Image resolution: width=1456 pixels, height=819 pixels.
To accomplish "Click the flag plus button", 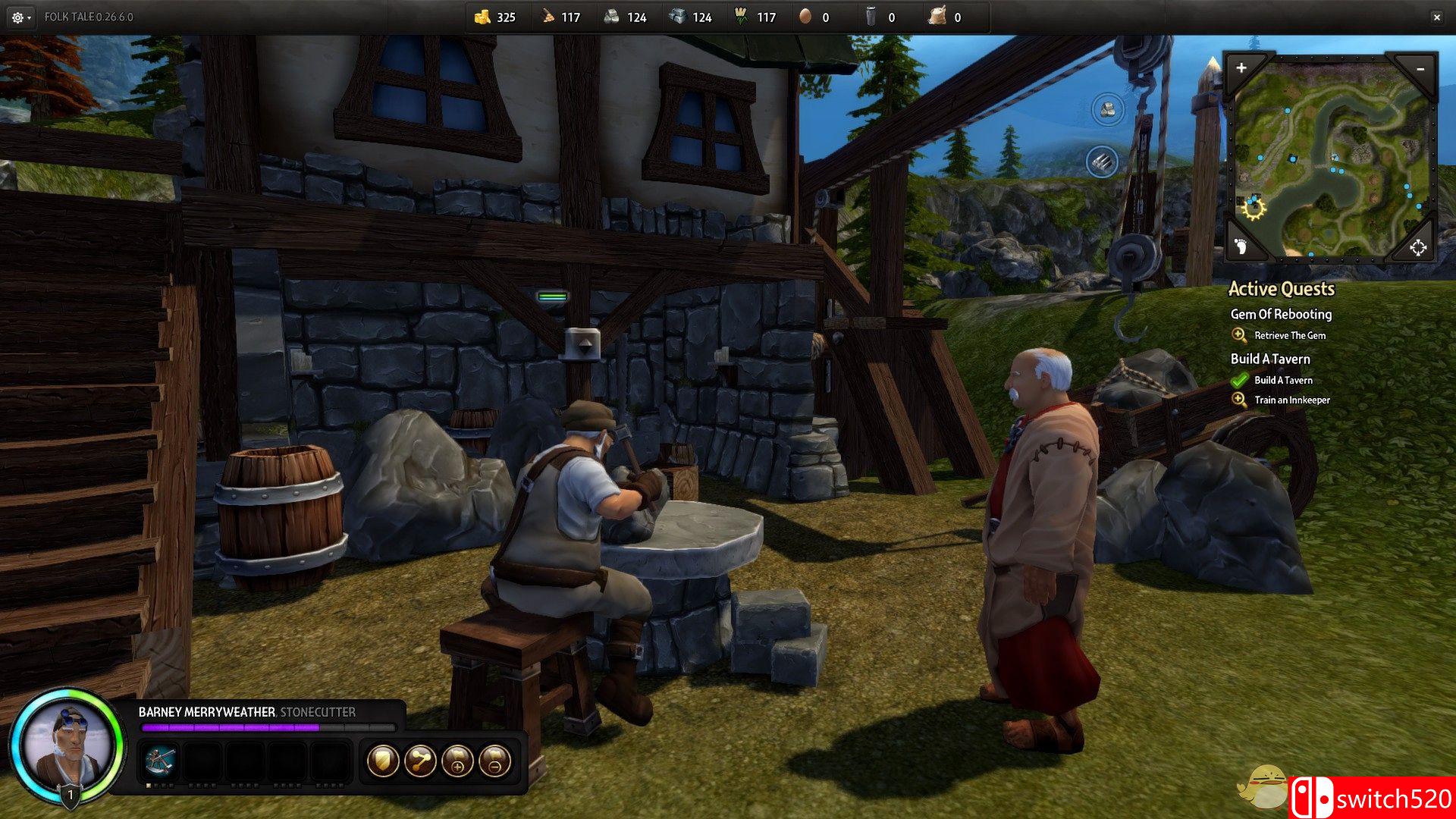I will 457,761.
